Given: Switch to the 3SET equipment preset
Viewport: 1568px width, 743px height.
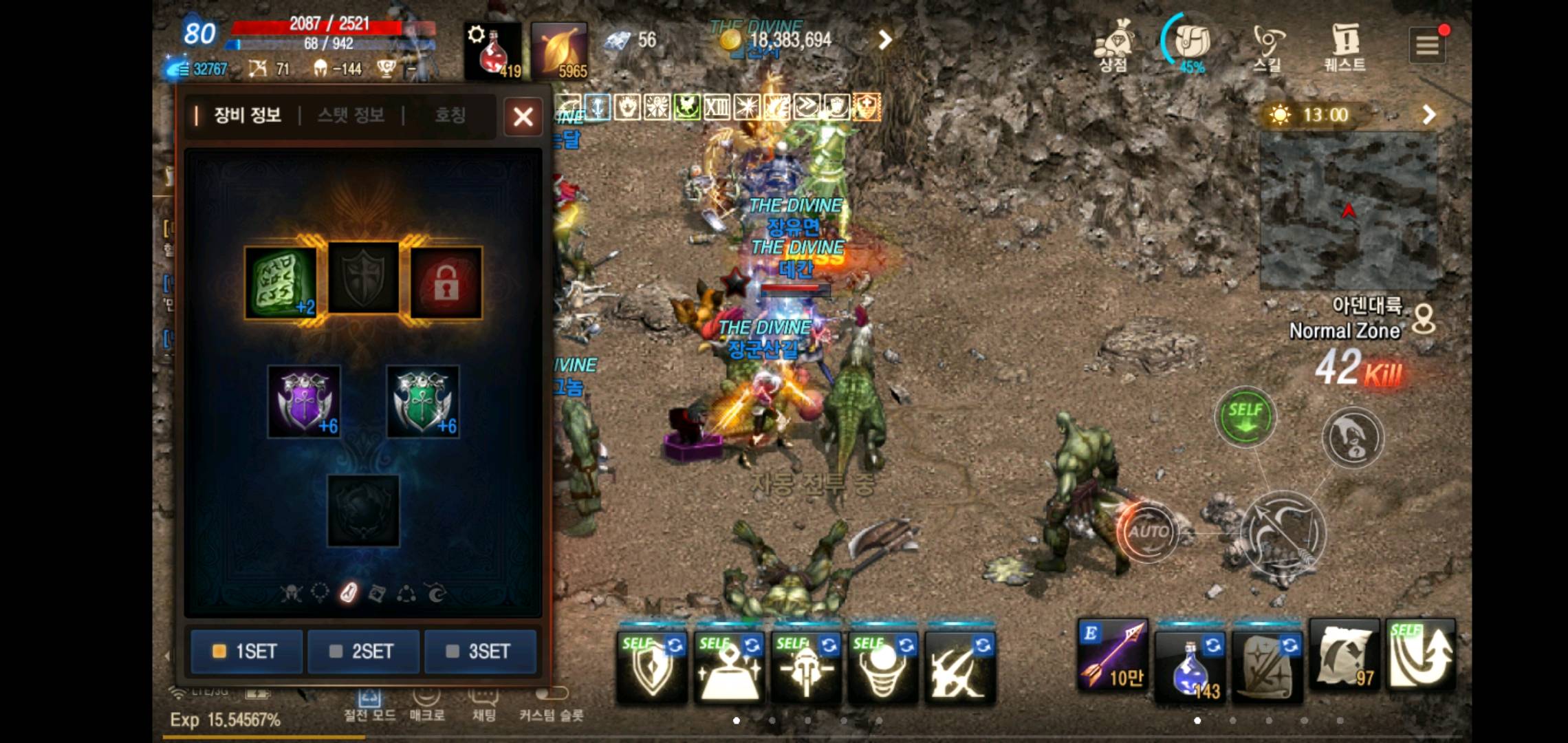Looking at the screenshot, I should pyautogui.click(x=480, y=651).
